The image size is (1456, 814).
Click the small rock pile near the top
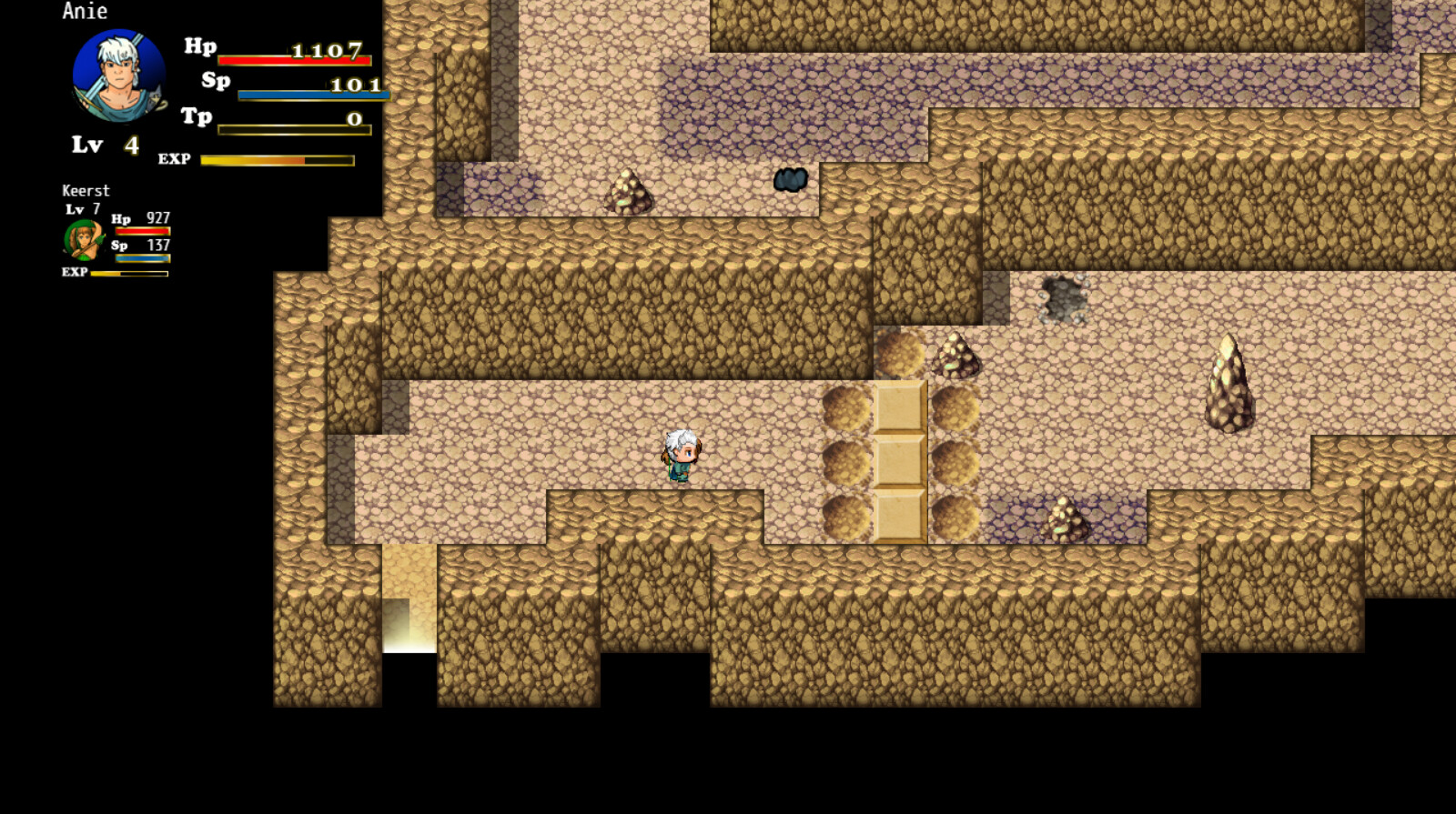pyautogui.click(x=628, y=191)
